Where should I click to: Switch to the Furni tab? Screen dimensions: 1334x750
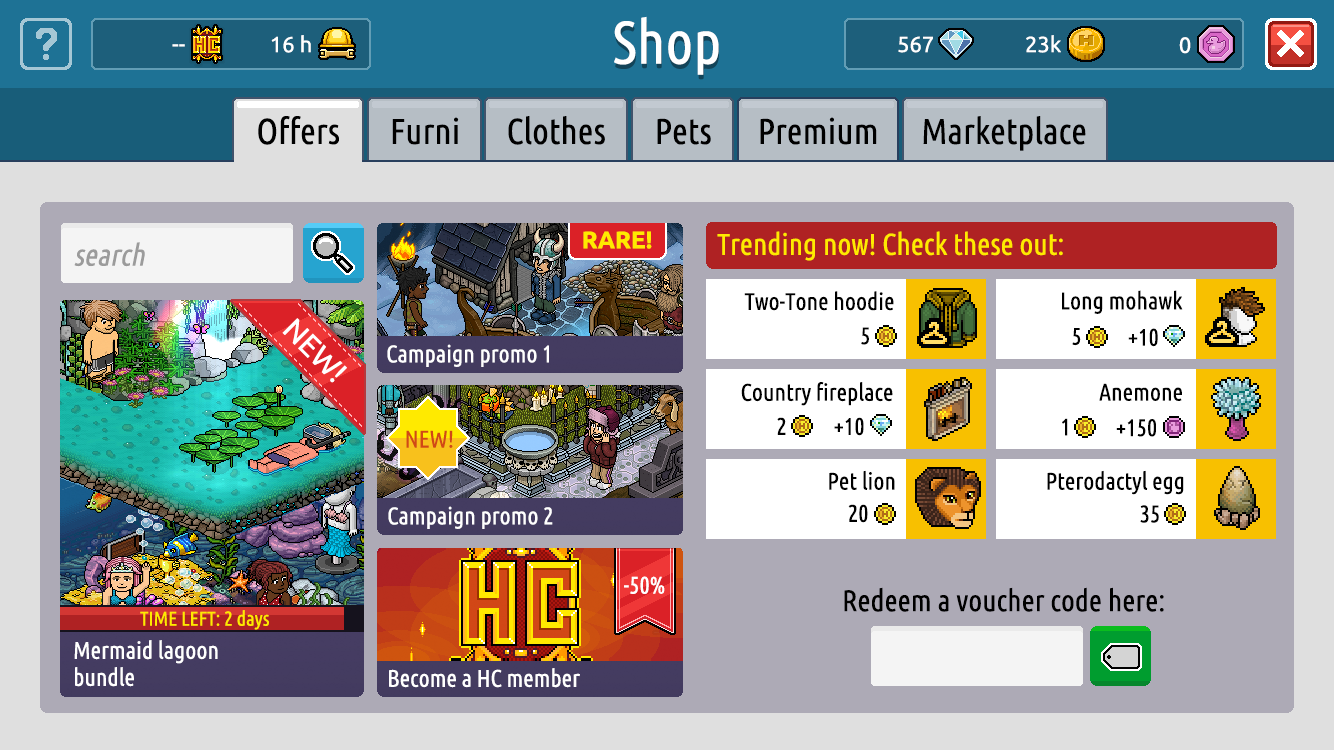(424, 129)
